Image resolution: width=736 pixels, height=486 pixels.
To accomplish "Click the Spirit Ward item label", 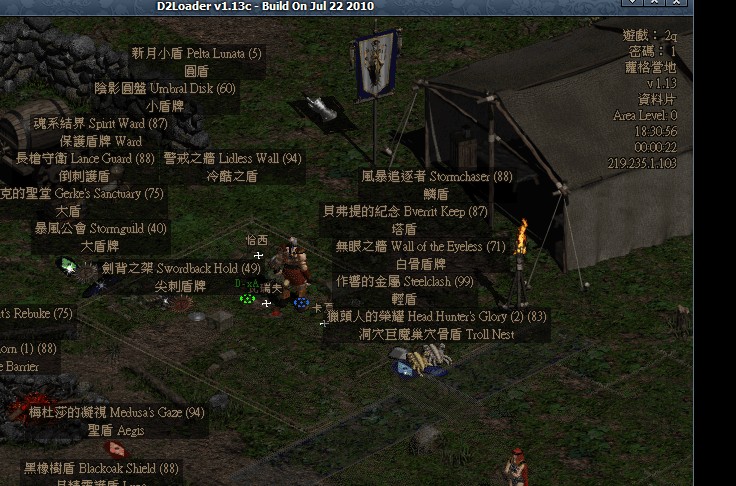I will [x=100, y=124].
